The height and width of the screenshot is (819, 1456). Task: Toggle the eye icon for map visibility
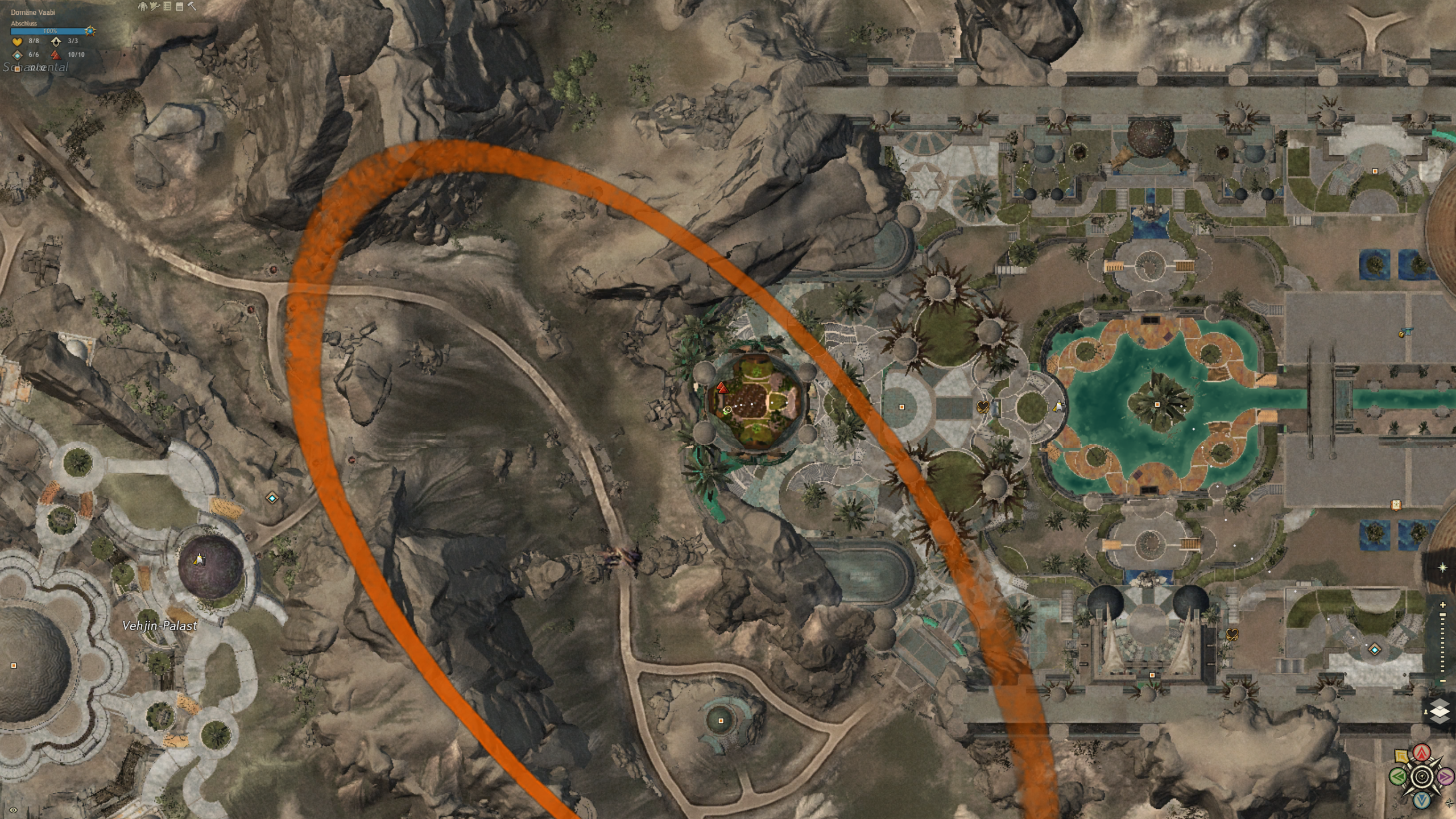coord(14,810)
